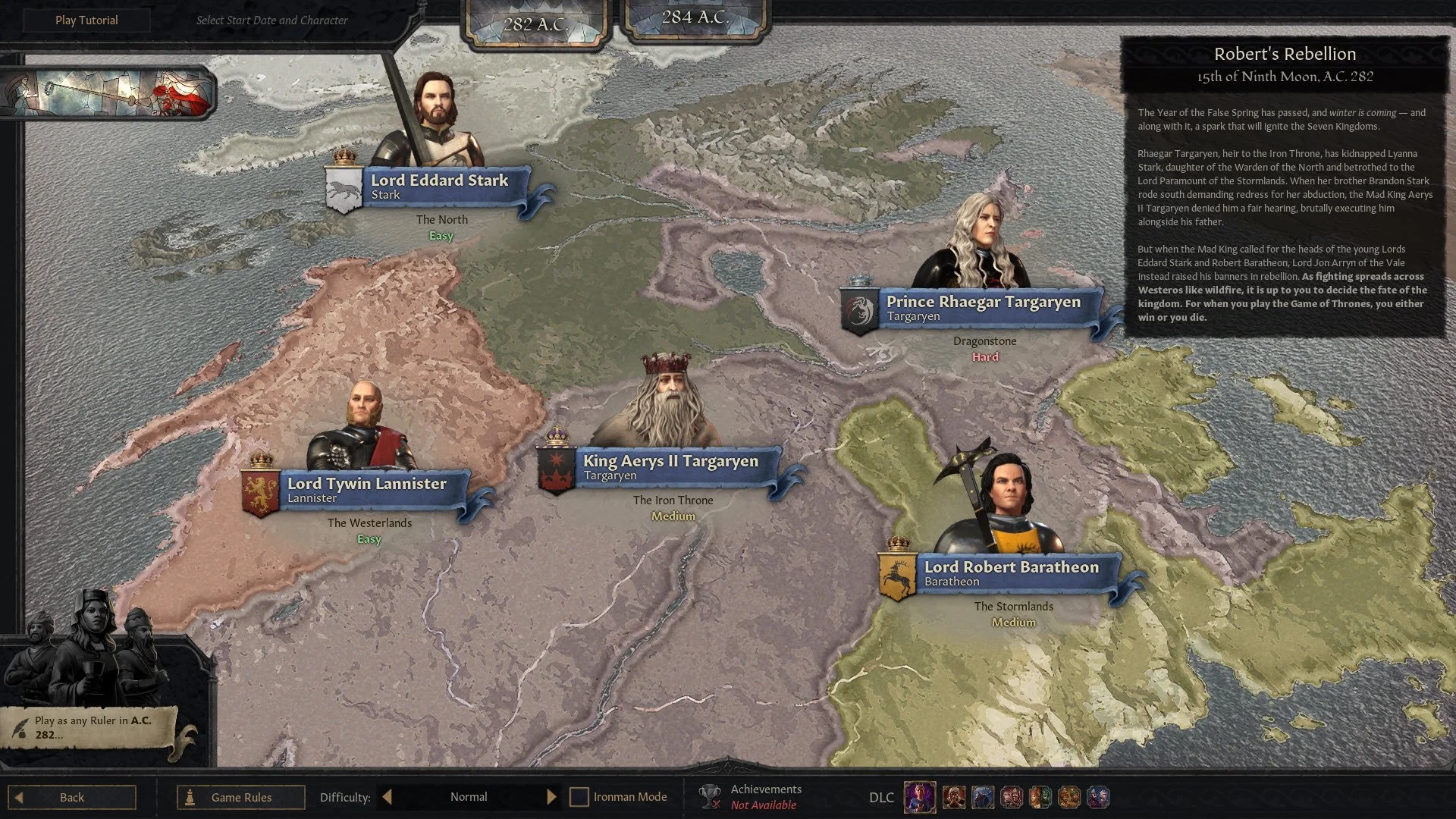Toggle the Ironman Mode checkbox
The image size is (1456, 819).
click(x=579, y=797)
